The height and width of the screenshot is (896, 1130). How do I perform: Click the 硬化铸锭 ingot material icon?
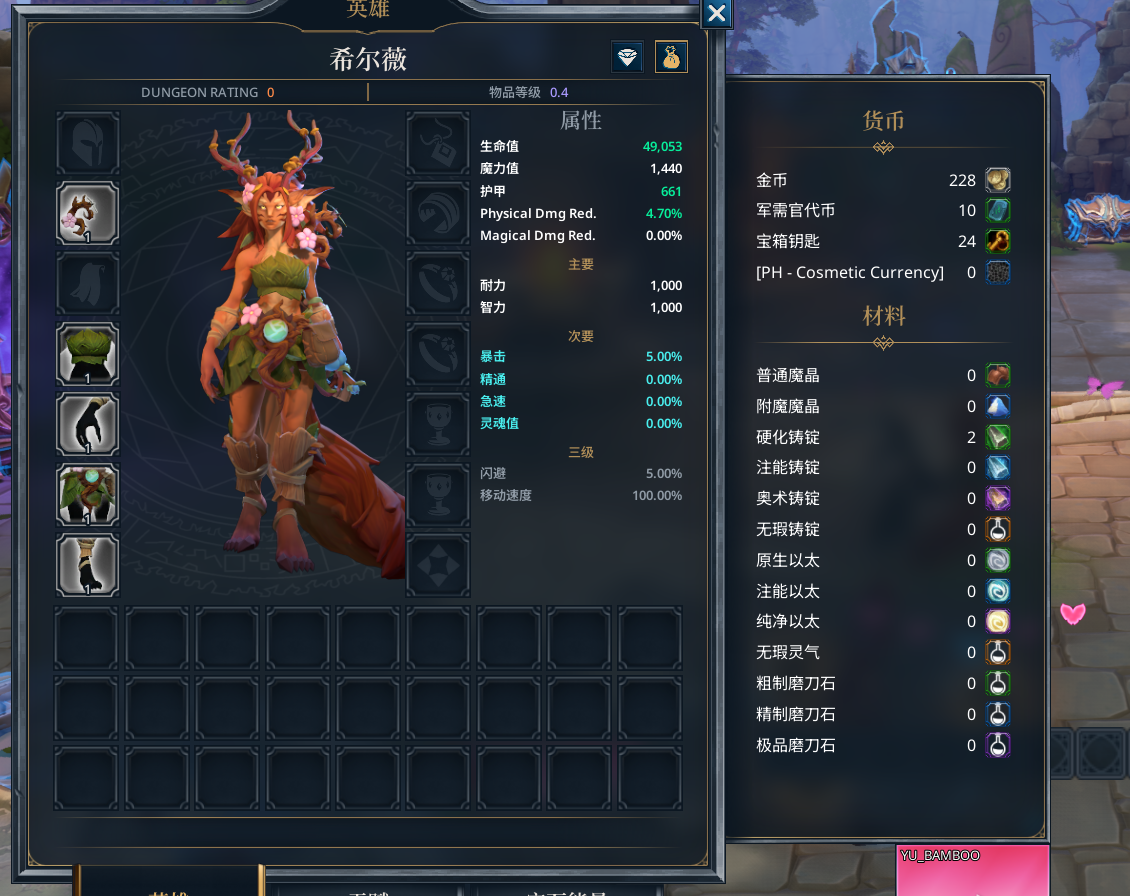pos(998,437)
